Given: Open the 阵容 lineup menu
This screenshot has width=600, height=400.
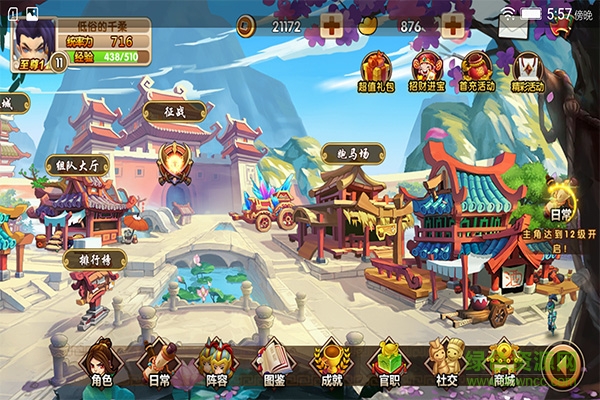Looking at the screenshot, I should [214, 362].
